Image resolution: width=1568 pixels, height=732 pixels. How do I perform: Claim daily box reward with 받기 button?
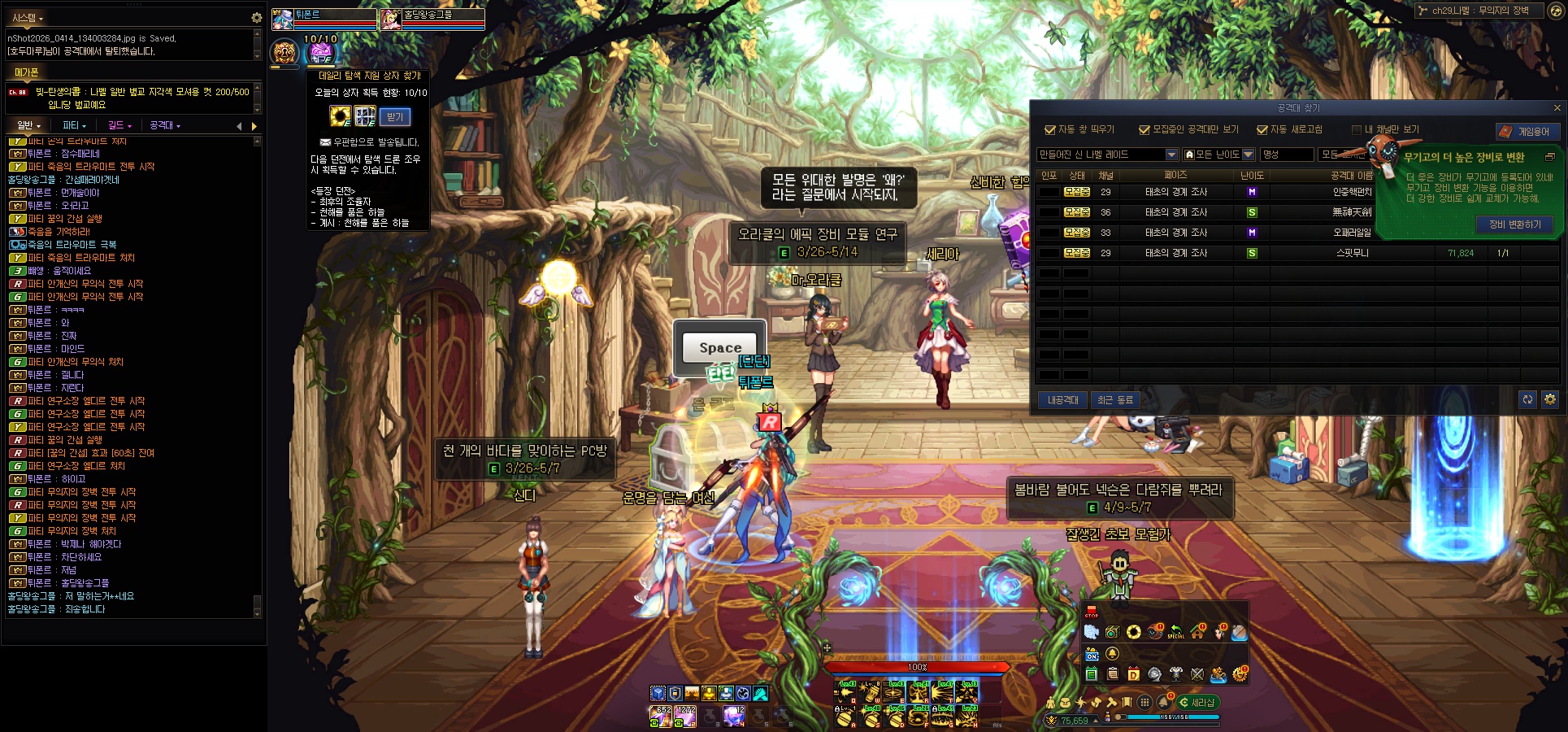coord(395,117)
